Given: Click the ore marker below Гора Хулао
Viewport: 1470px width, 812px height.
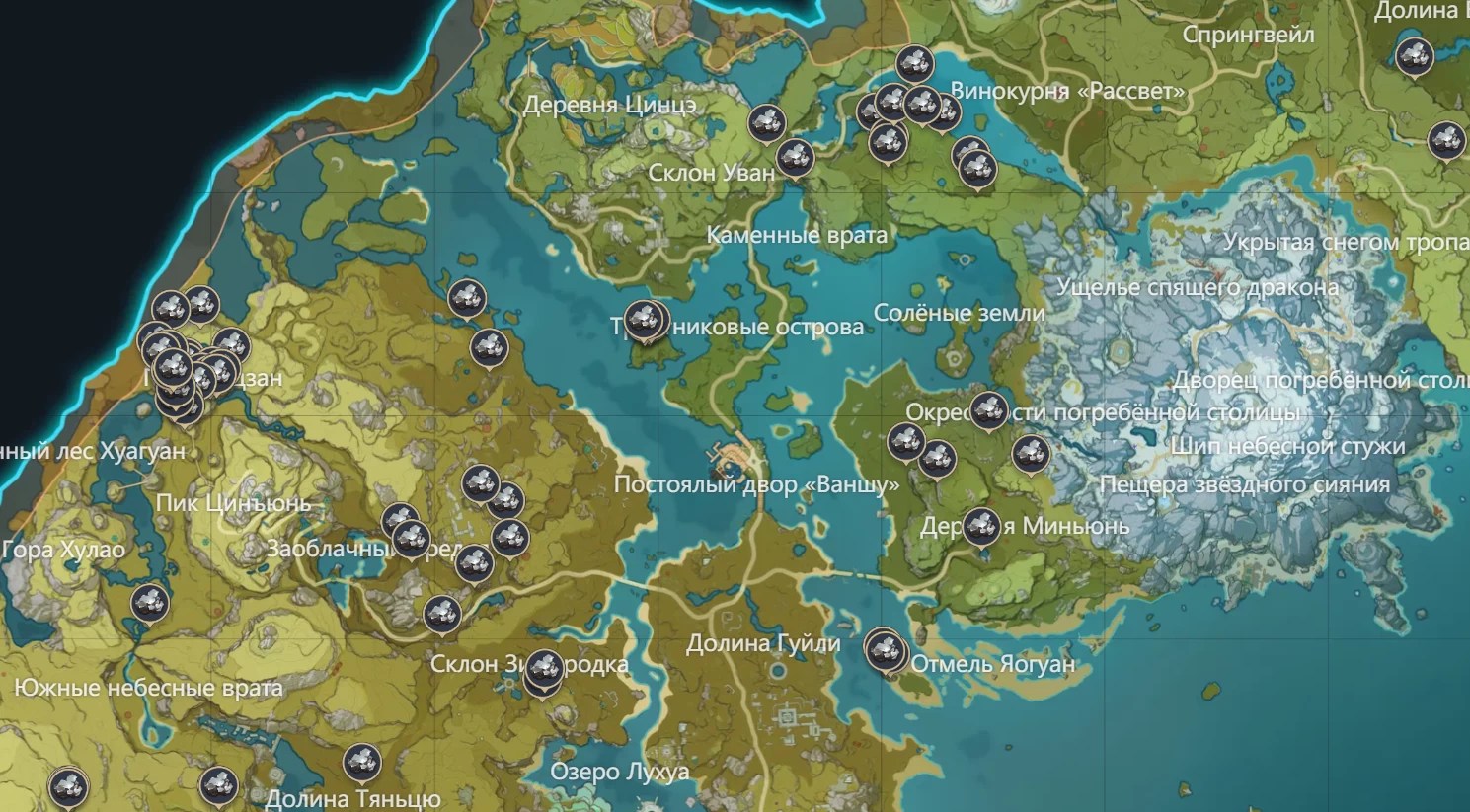Looking at the screenshot, I should point(150,602).
